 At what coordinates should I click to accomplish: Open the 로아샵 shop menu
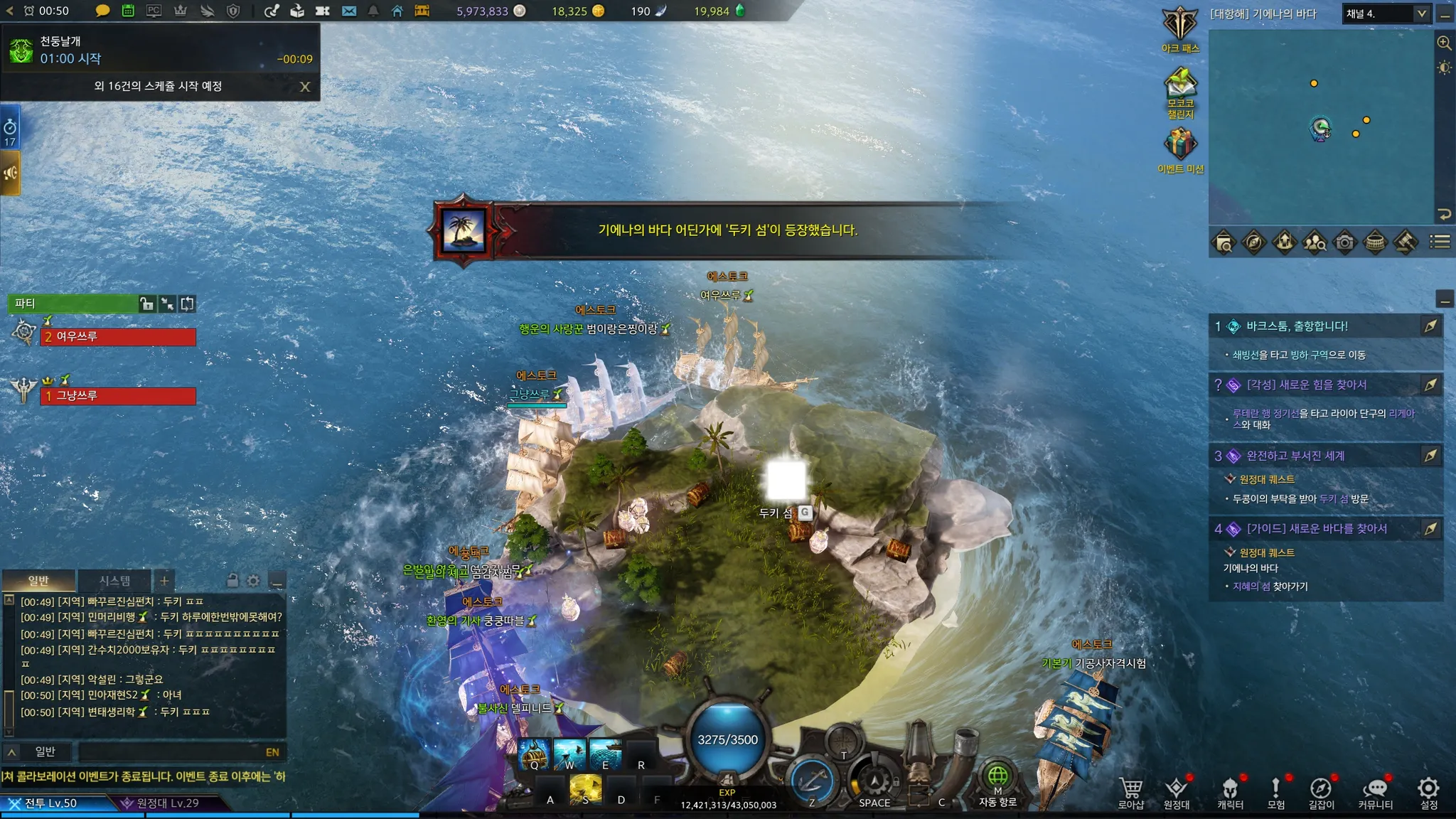pyautogui.click(x=1130, y=791)
